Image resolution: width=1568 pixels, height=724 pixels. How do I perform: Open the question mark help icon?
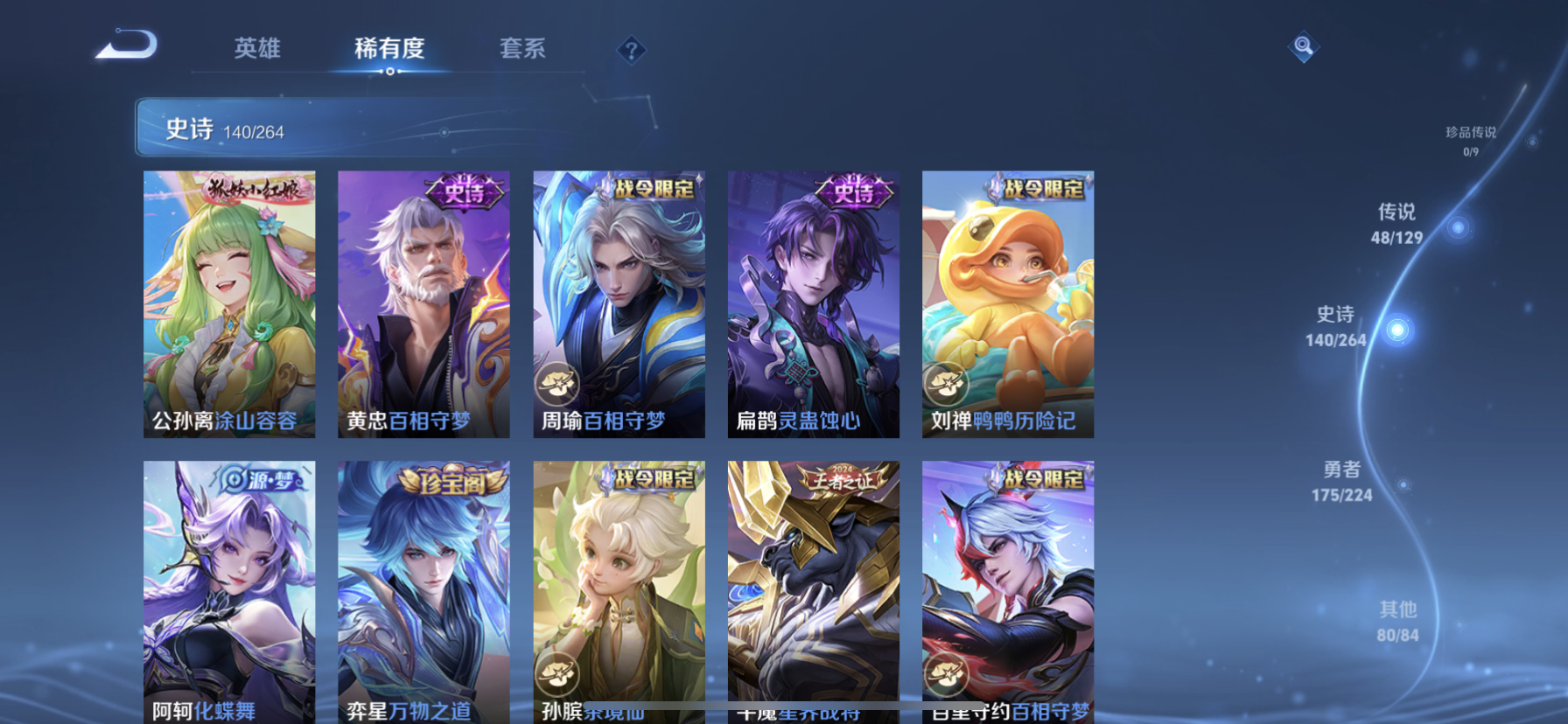pos(631,50)
